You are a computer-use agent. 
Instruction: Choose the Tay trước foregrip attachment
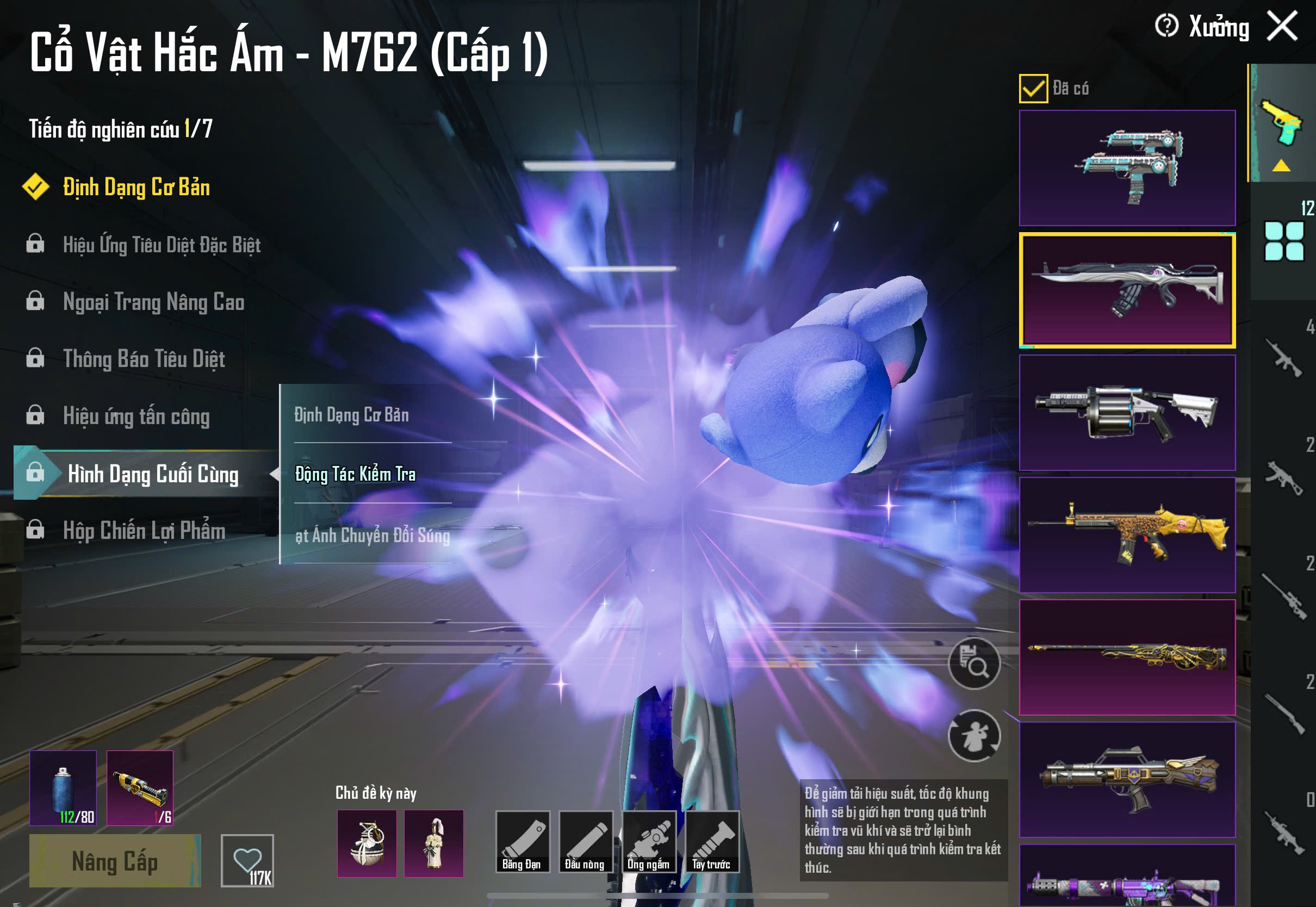point(712,842)
